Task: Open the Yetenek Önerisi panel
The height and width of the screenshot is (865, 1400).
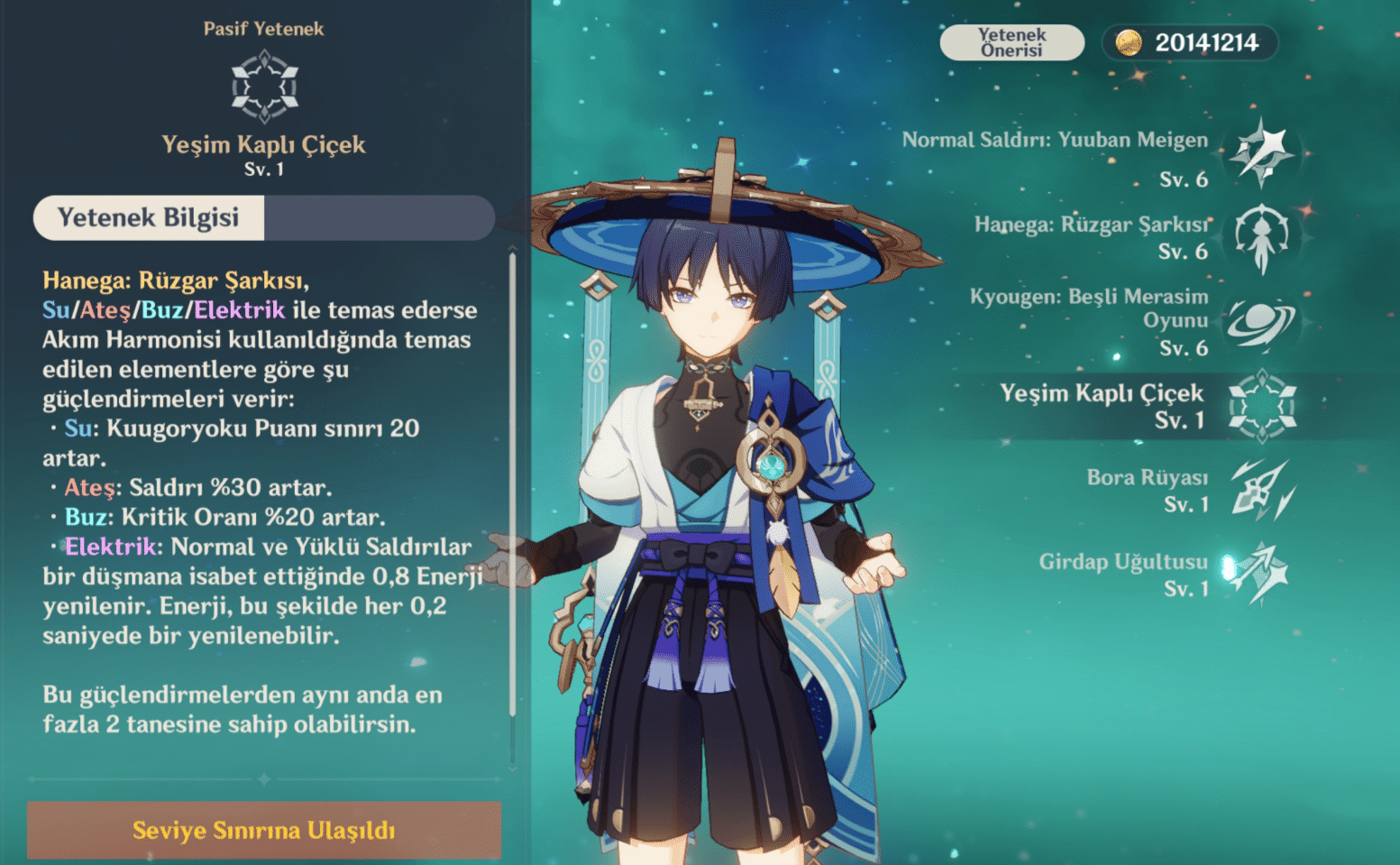Action: (x=1011, y=41)
